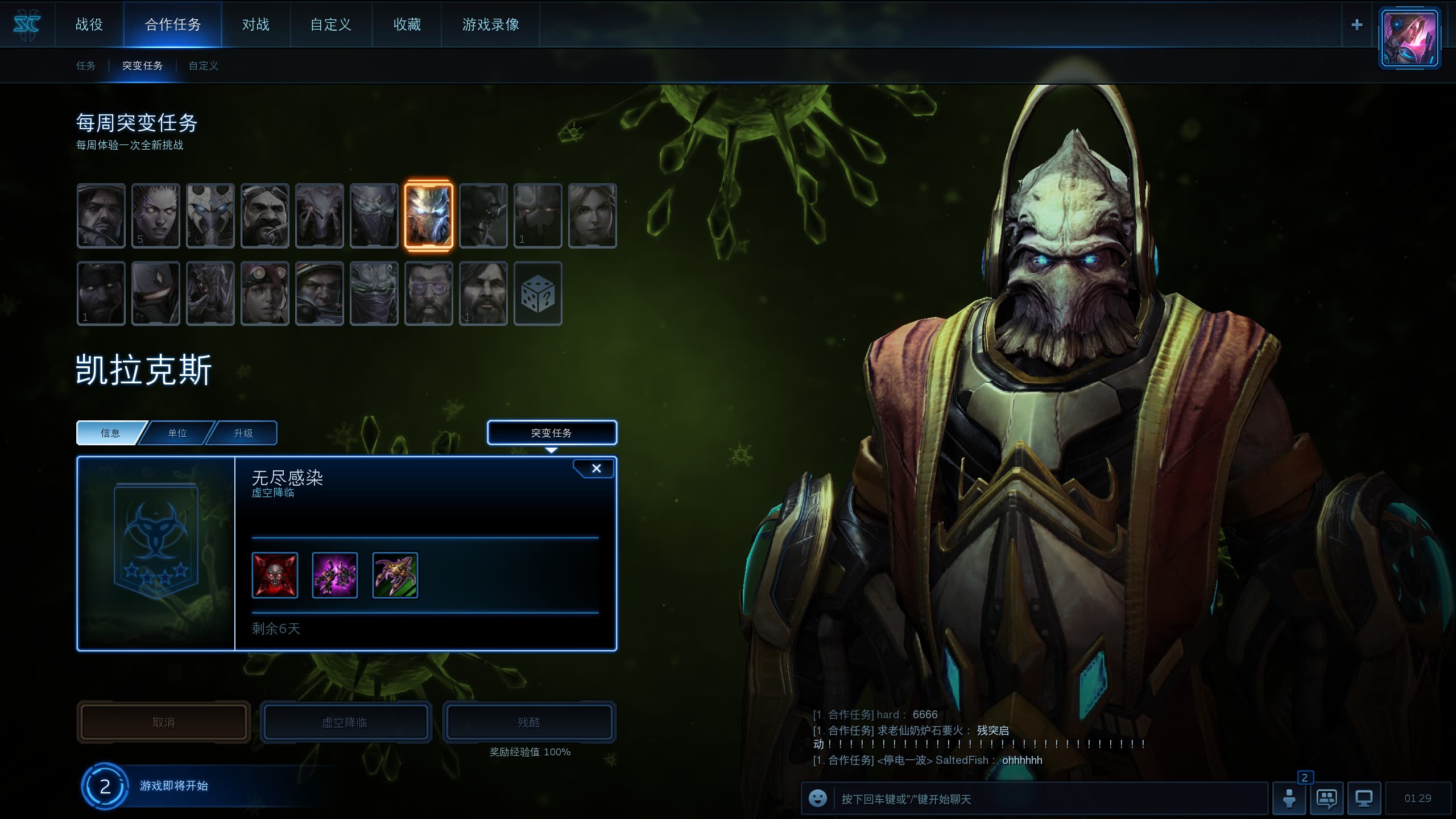1456x819 pixels.
Task: Select the purple mutator icon
Action: click(x=335, y=576)
